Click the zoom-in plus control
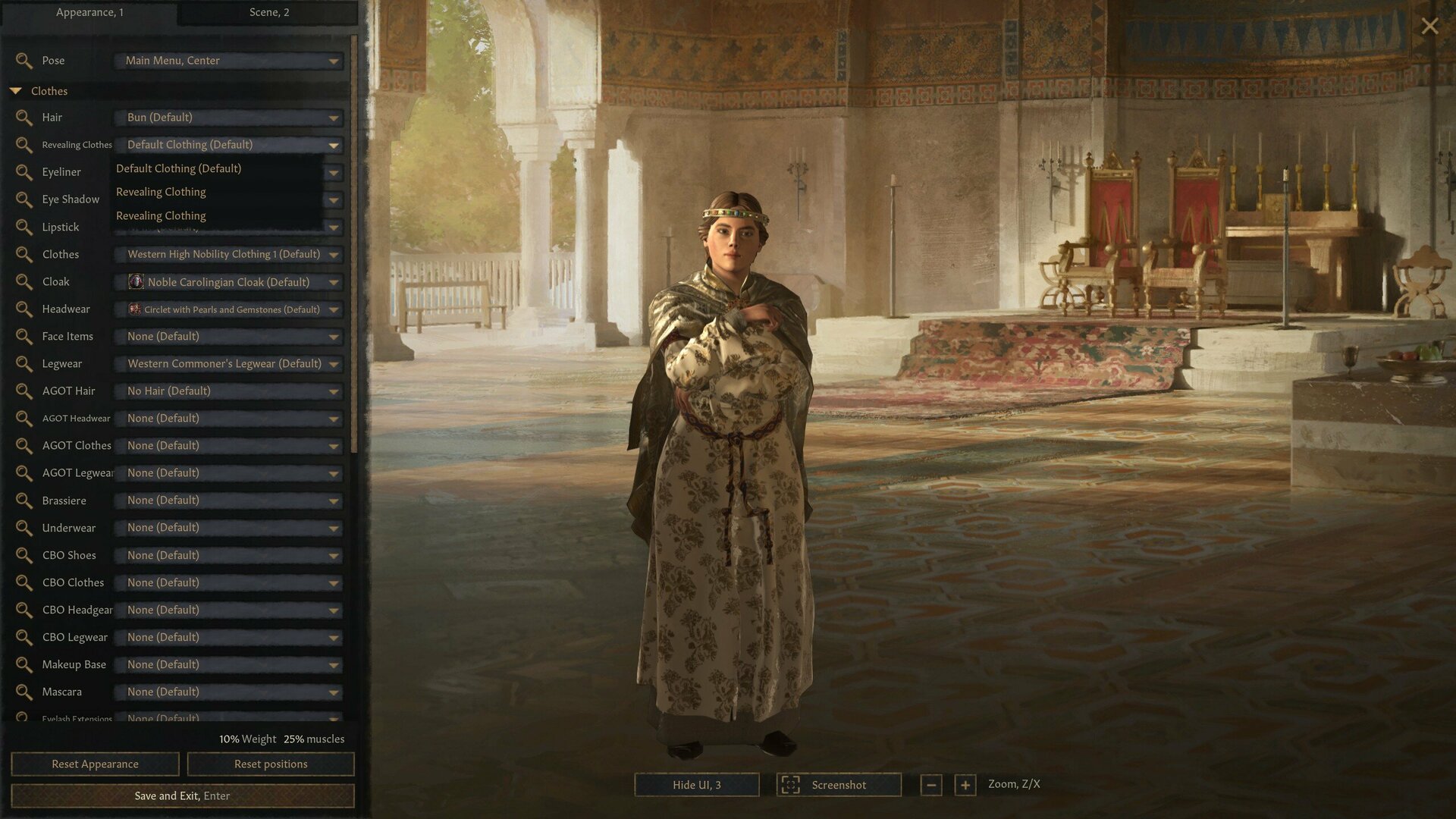 (965, 785)
